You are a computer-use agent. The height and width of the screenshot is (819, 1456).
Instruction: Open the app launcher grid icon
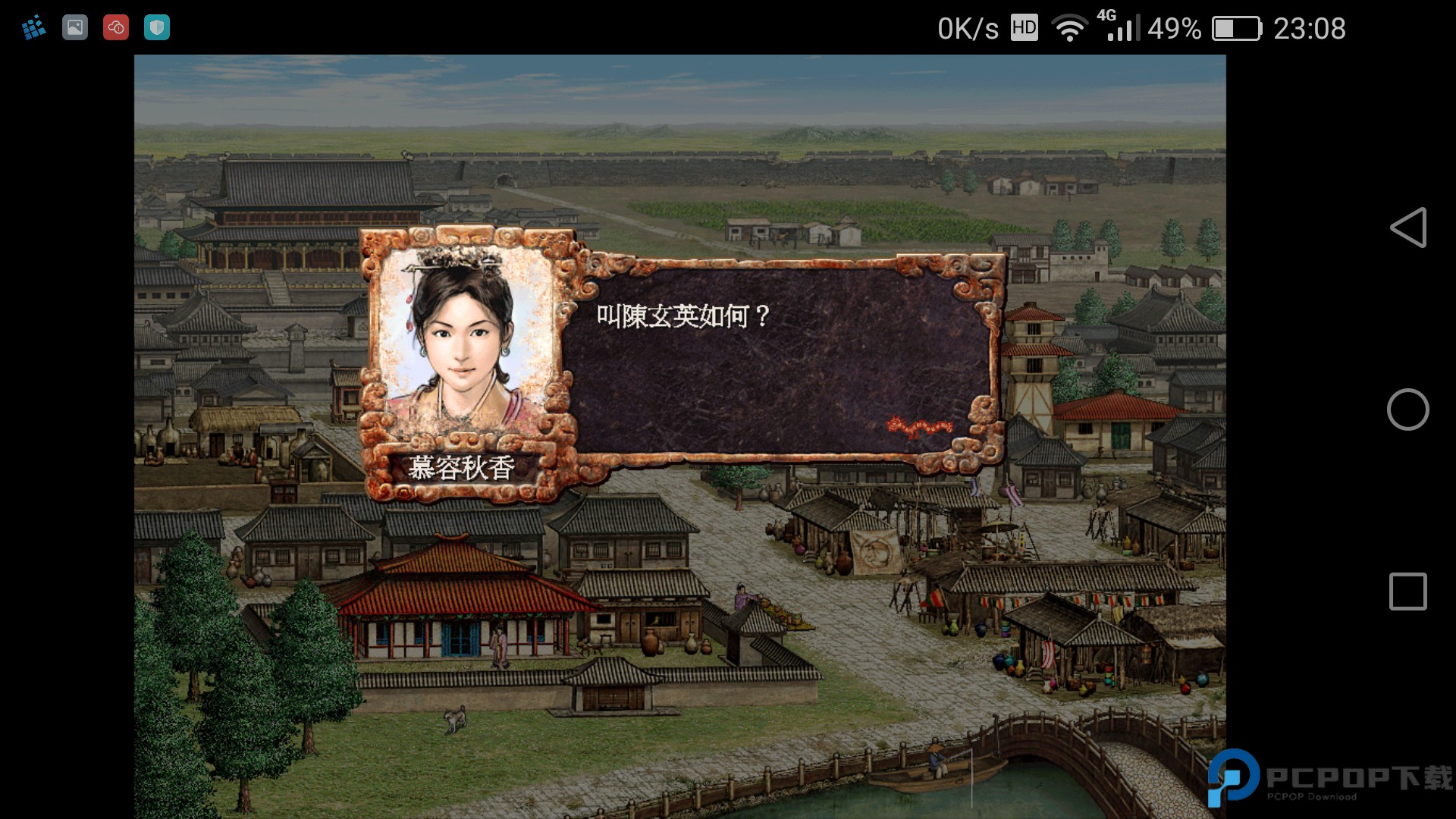pyautogui.click(x=33, y=27)
